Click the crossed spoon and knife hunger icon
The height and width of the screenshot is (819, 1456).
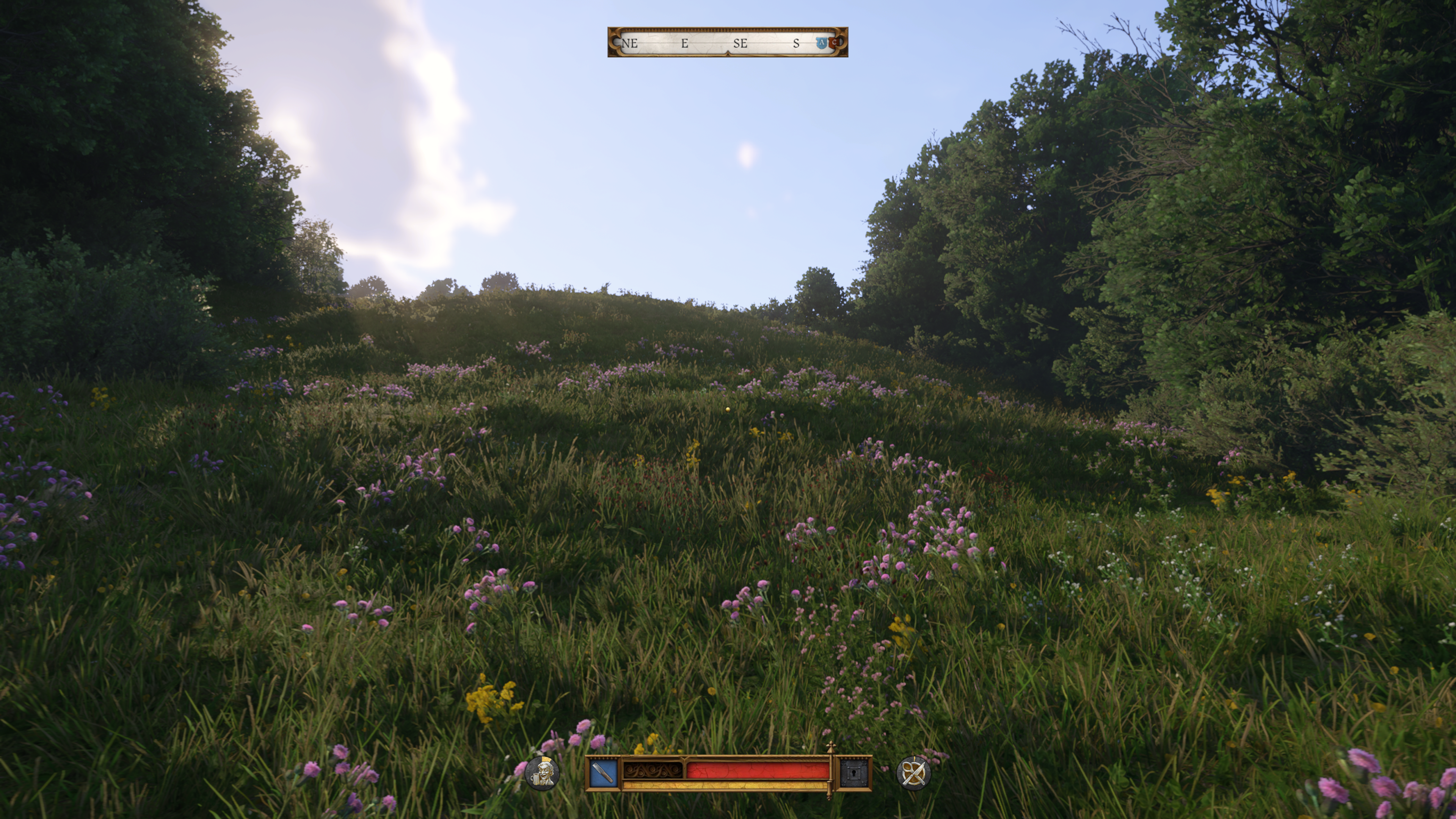pyautogui.click(x=913, y=773)
